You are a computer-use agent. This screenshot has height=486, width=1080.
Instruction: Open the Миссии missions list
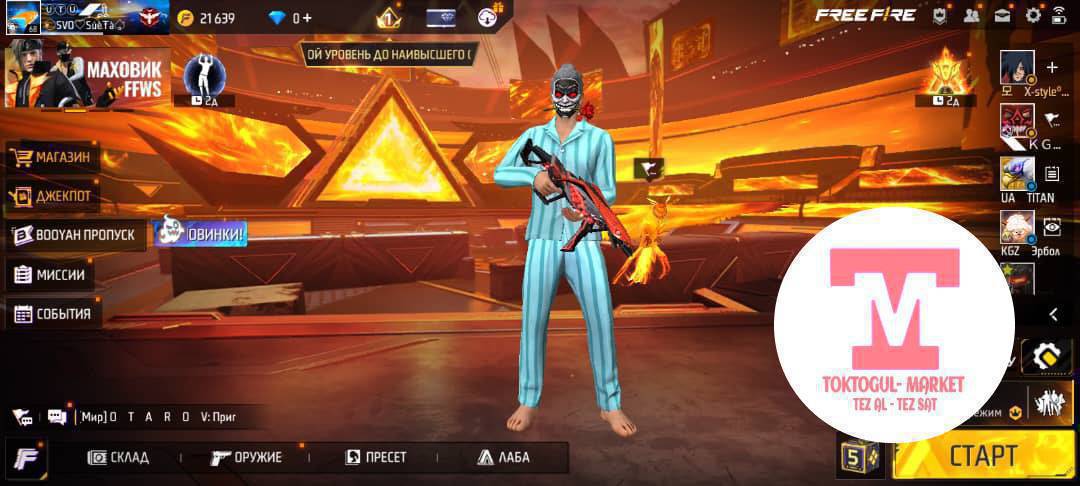[x=50, y=275]
